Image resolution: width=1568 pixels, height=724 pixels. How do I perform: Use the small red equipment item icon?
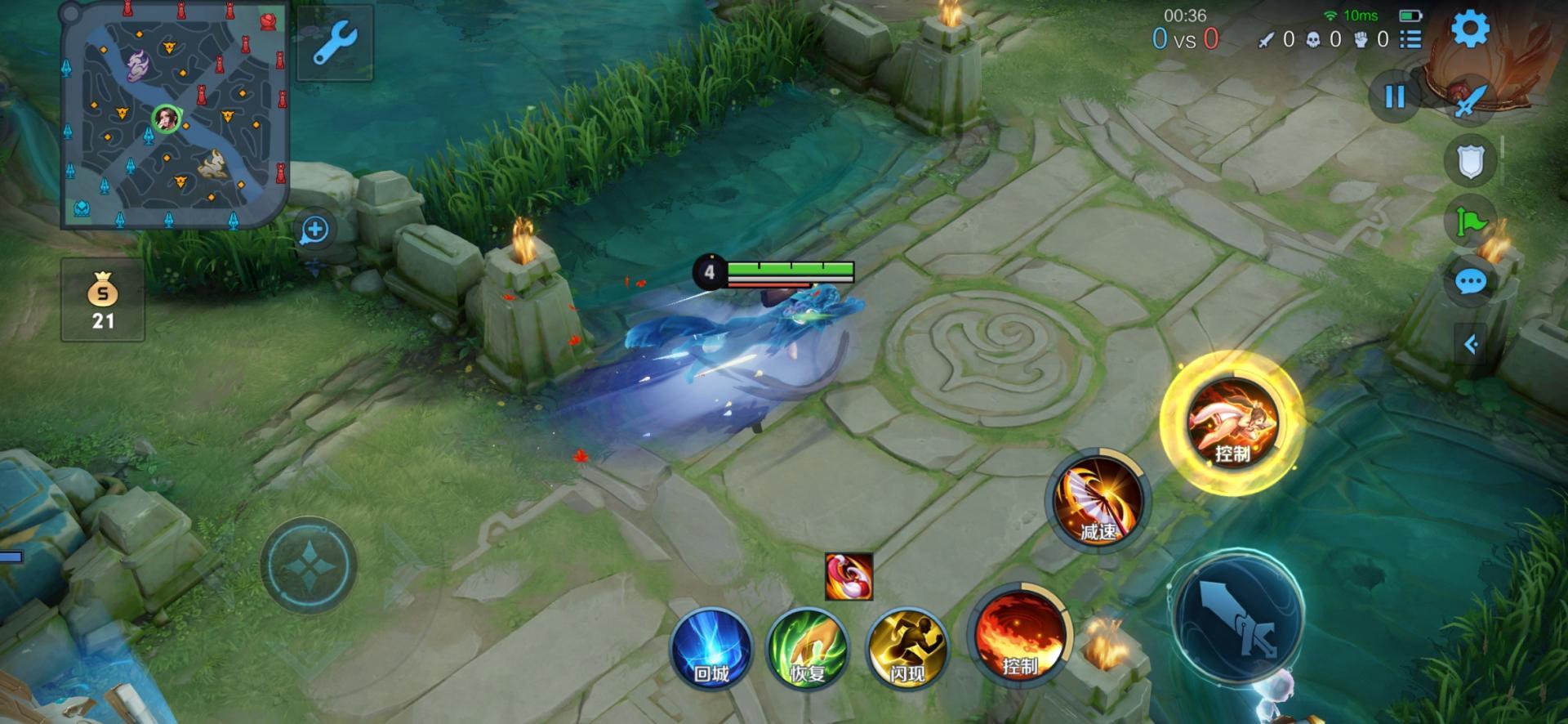(x=849, y=576)
